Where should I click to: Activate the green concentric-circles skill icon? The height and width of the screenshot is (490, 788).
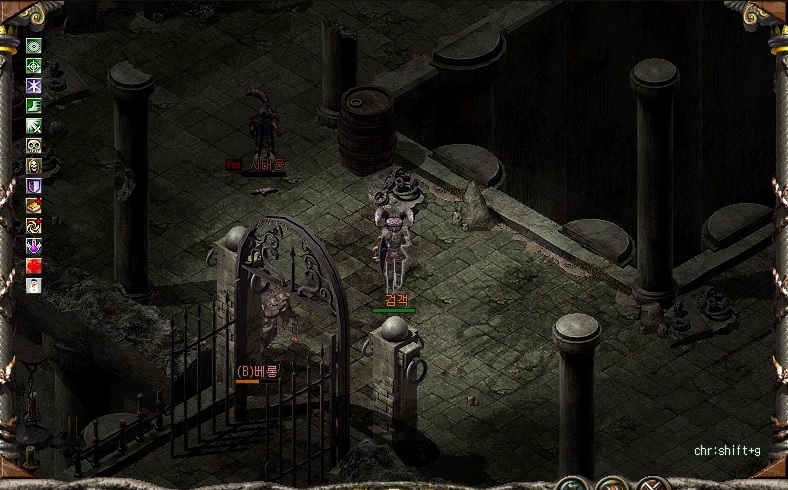[34, 46]
